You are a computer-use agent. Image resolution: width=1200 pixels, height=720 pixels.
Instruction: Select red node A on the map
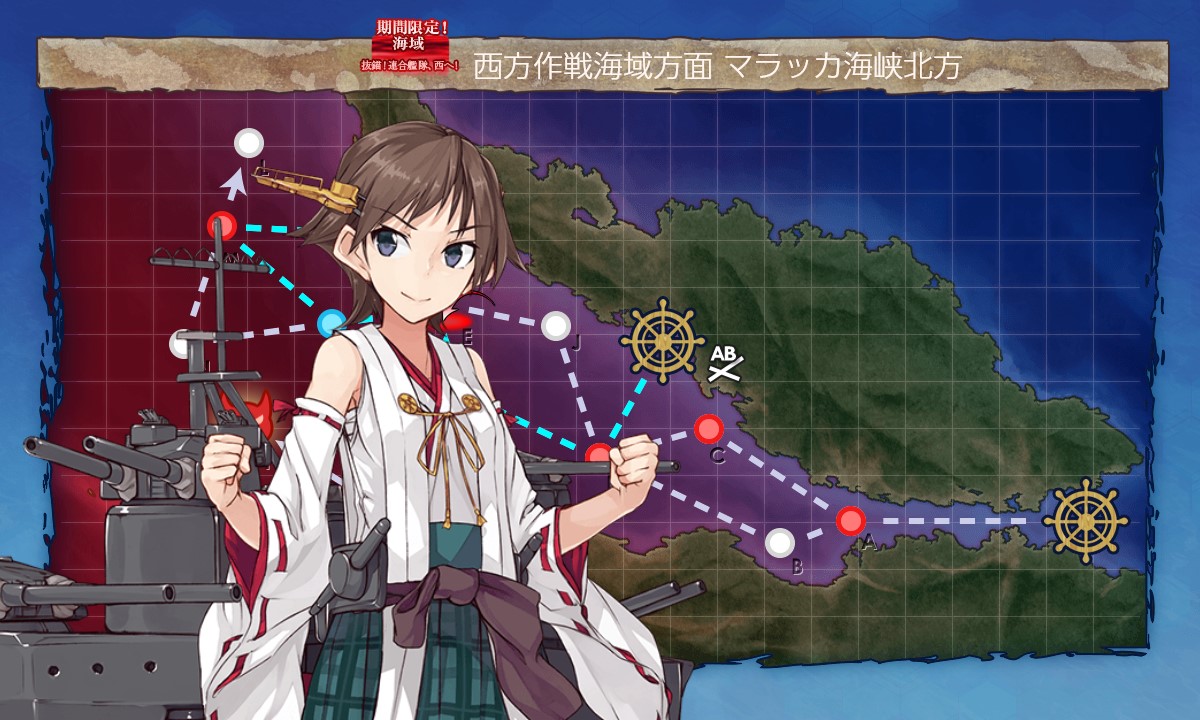[x=850, y=520]
